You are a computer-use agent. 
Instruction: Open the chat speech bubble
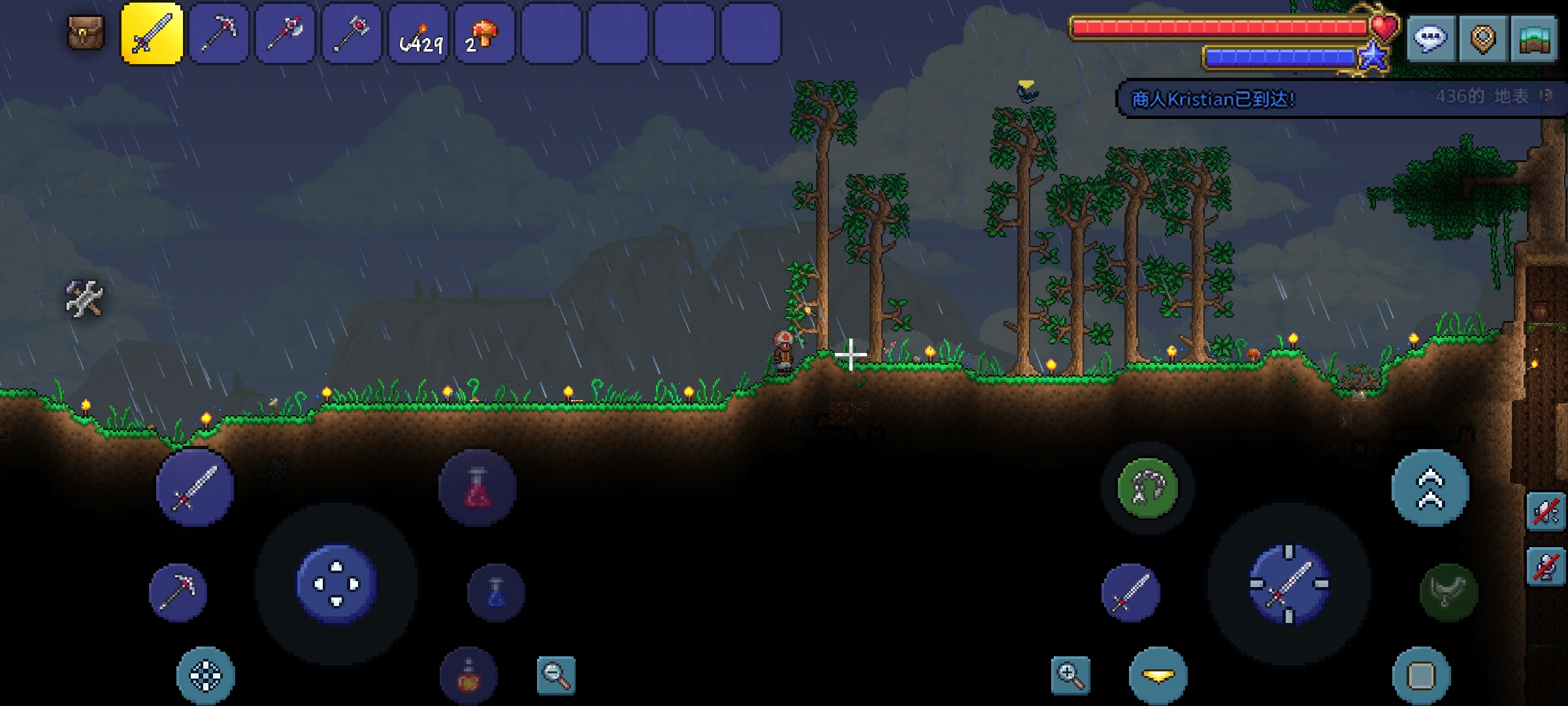click(1430, 38)
